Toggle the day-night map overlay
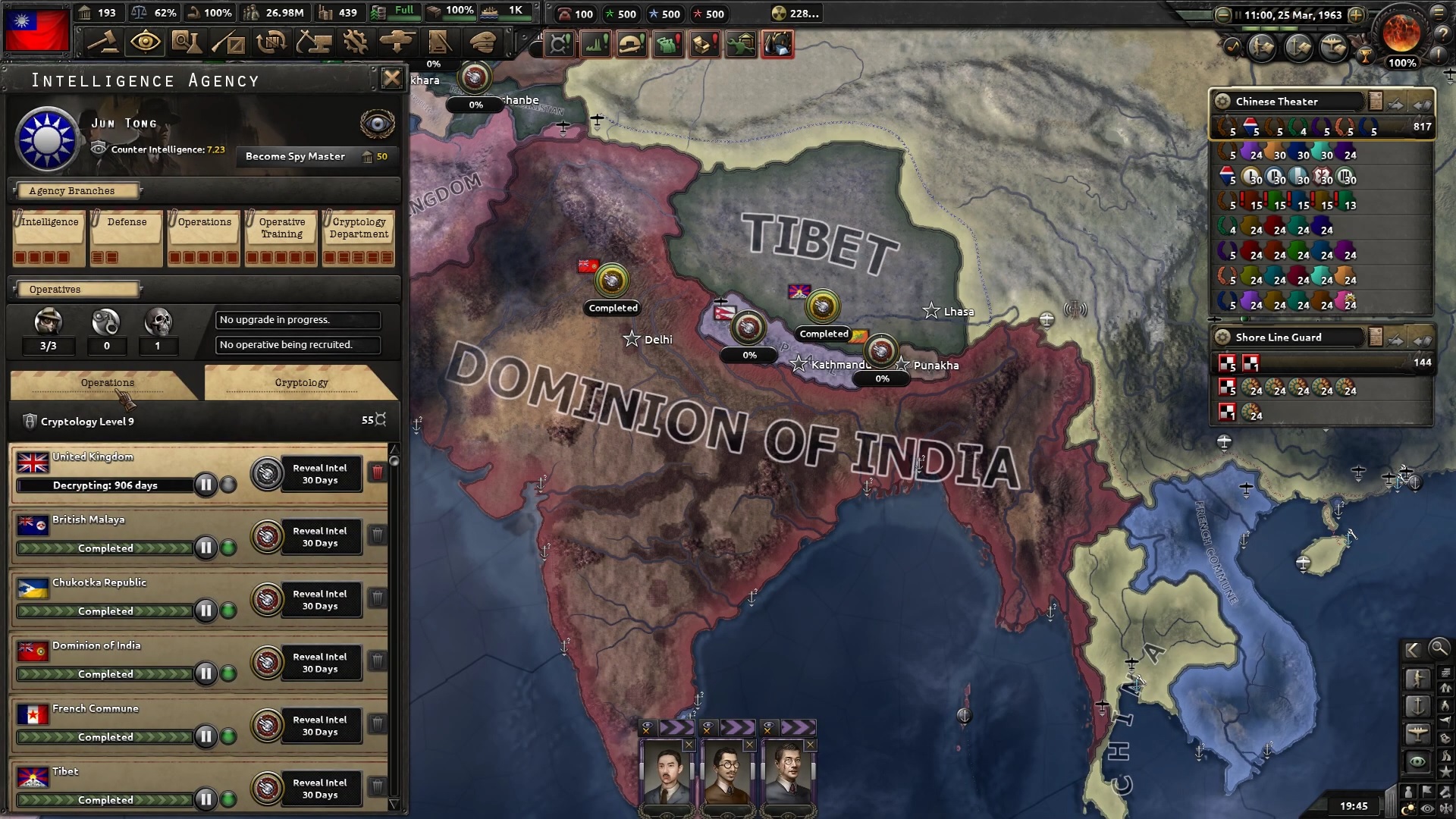The width and height of the screenshot is (1456, 819). [x=1407, y=807]
